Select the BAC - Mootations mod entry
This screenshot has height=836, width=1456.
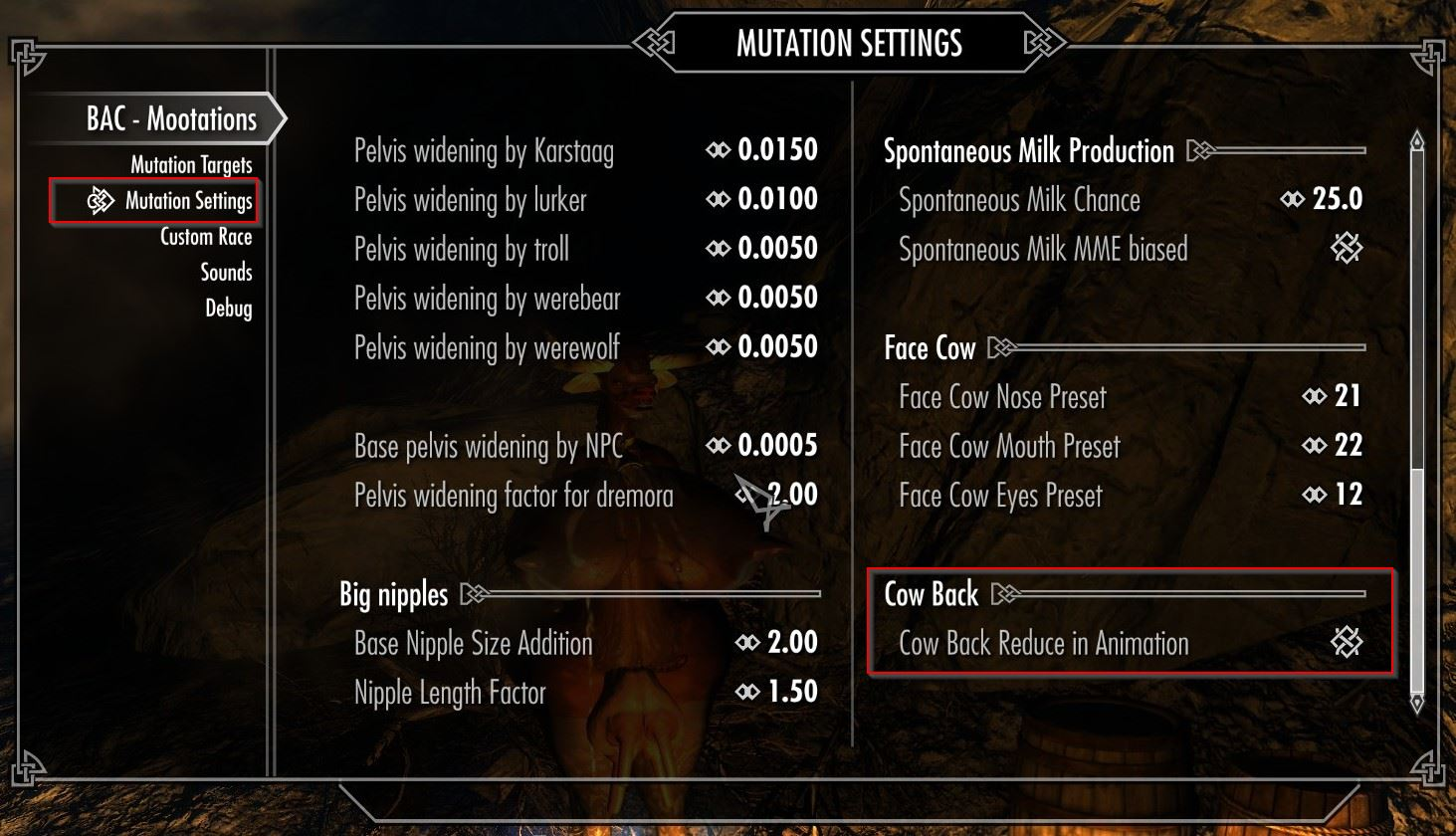coord(171,119)
